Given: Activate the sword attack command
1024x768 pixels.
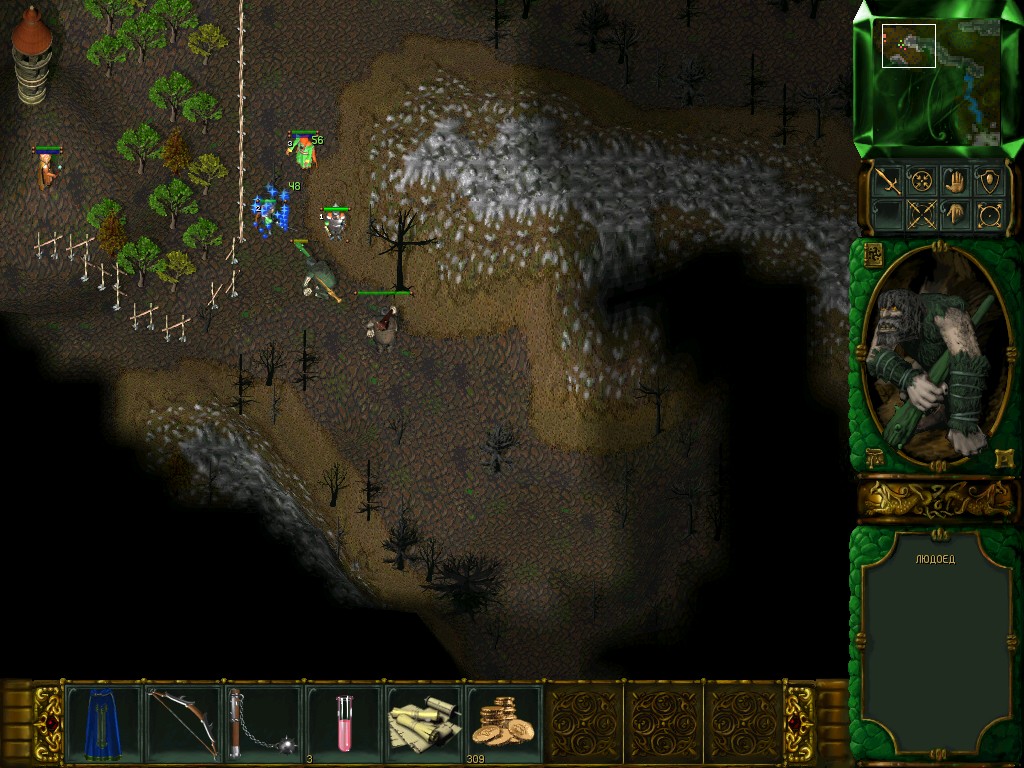Looking at the screenshot, I should 887,181.
